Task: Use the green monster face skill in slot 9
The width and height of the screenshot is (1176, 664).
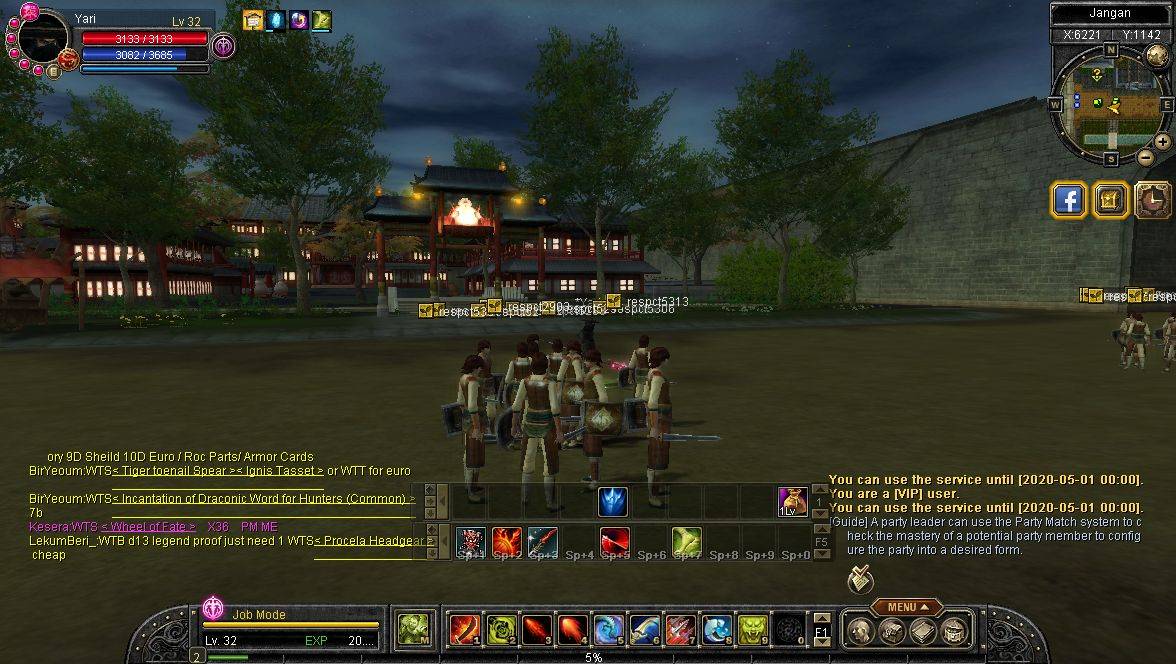Action: 752,629
